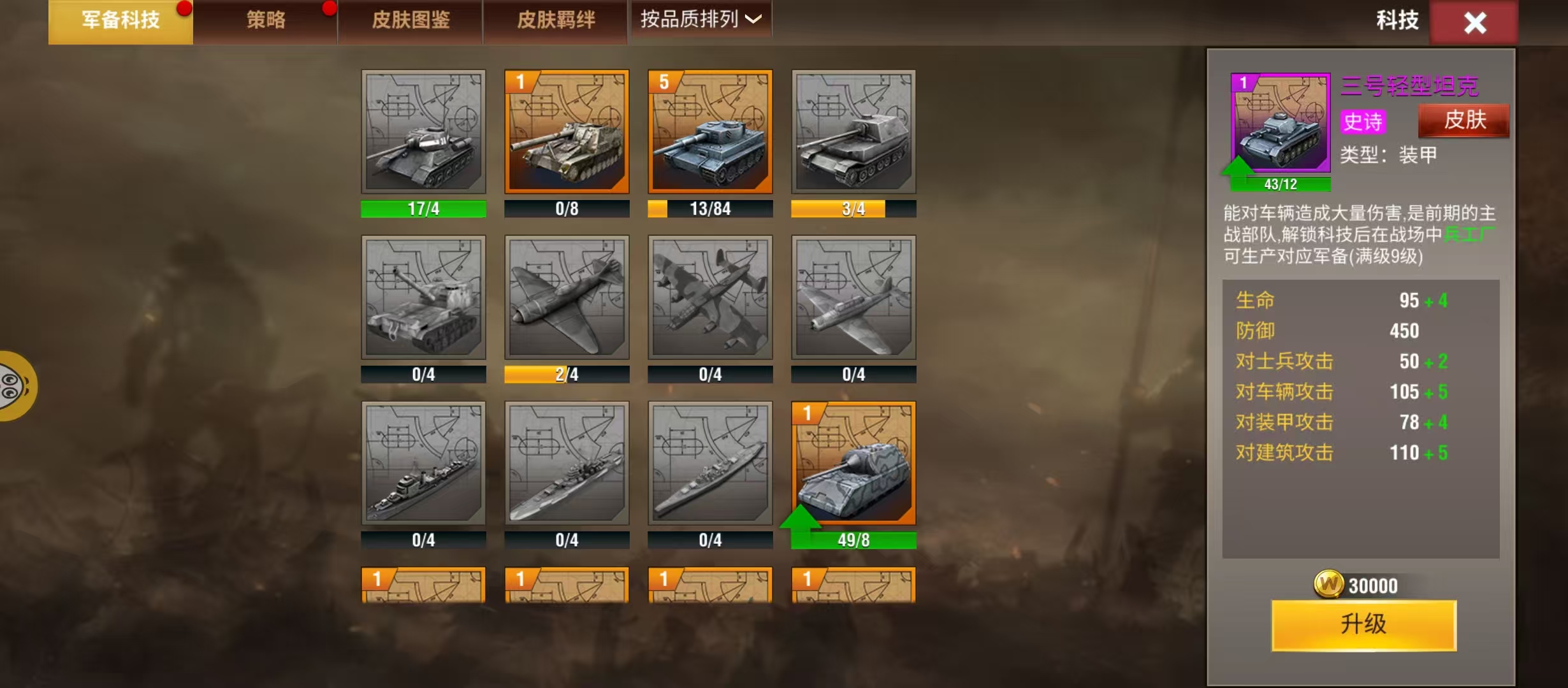Open the red 皮肤 skin button
Image resolution: width=1568 pixels, height=688 pixels.
point(1464,120)
